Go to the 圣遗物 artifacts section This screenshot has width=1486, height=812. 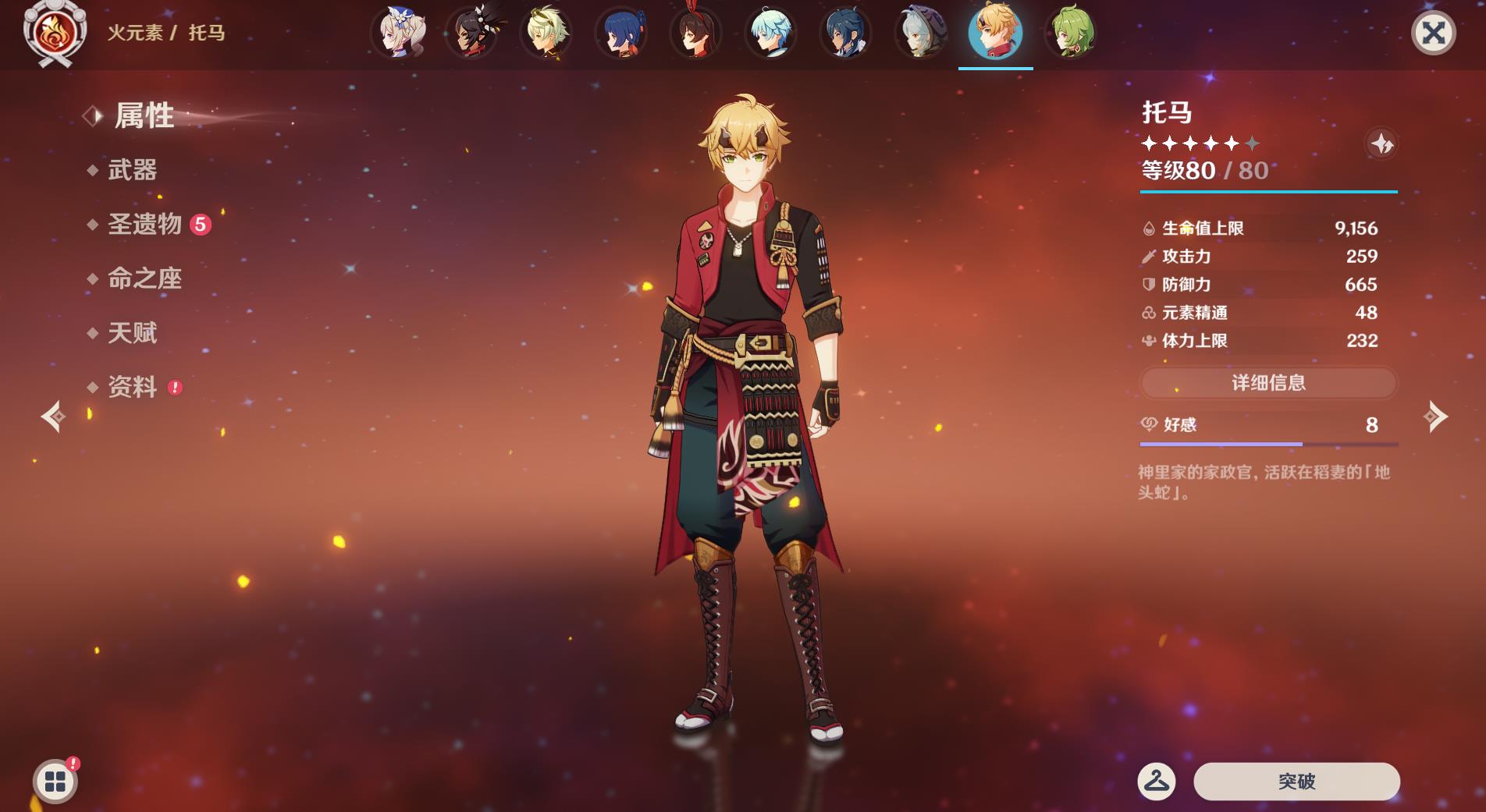144,225
